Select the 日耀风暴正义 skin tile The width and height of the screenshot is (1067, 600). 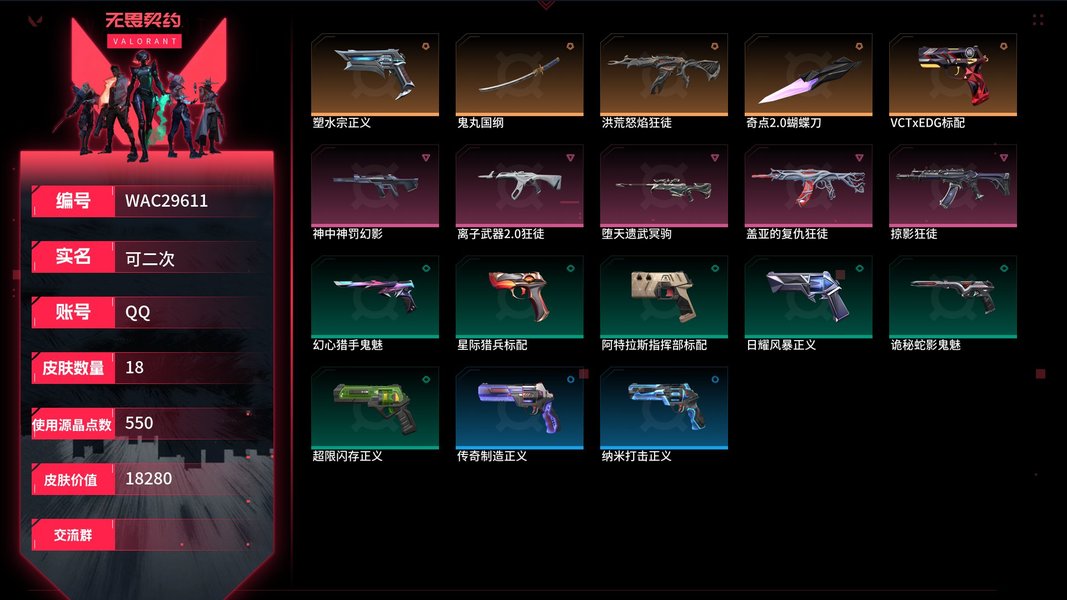pos(808,296)
